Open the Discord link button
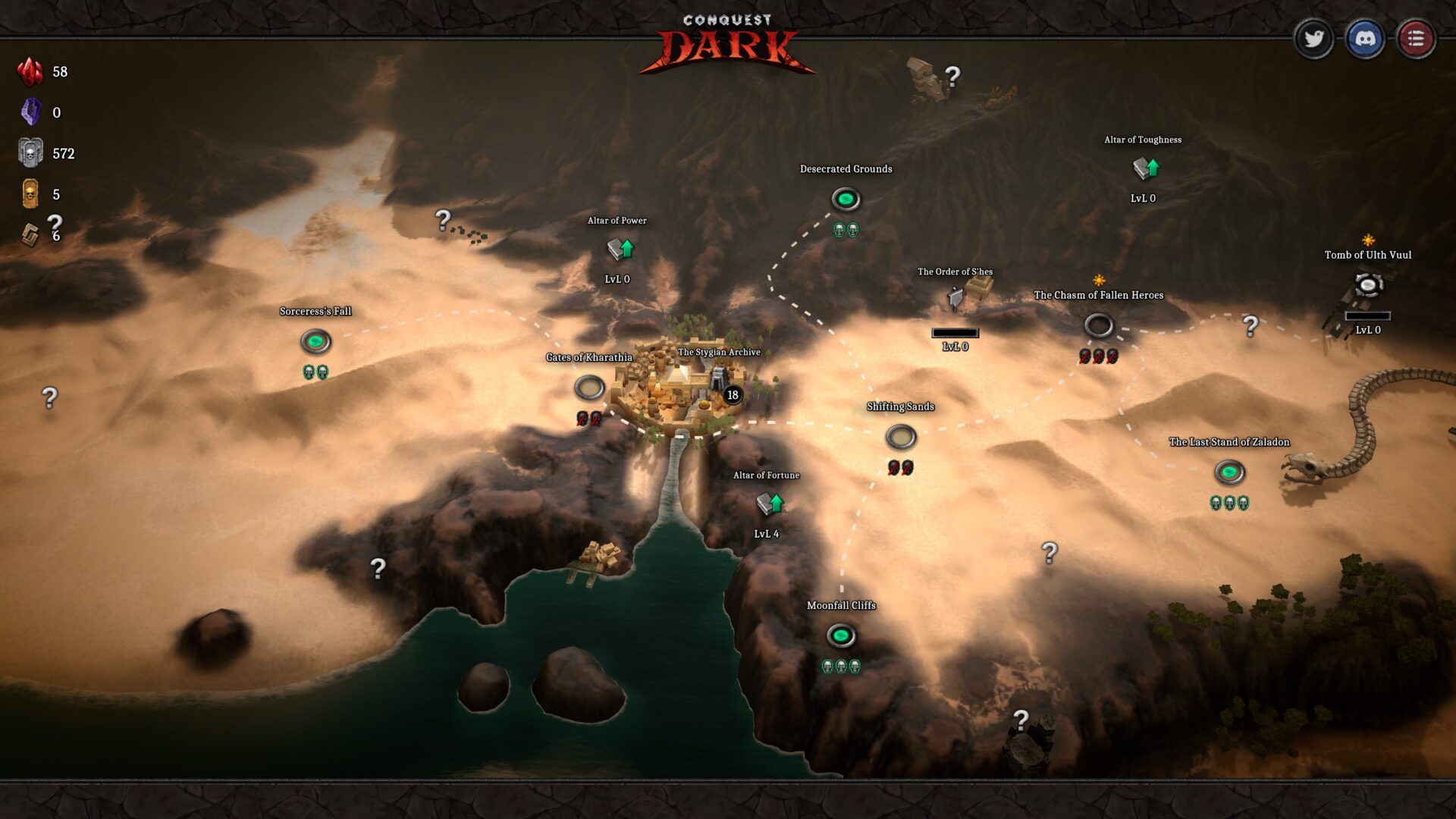This screenshot has width=1456, height=819. click(1364, 39)
